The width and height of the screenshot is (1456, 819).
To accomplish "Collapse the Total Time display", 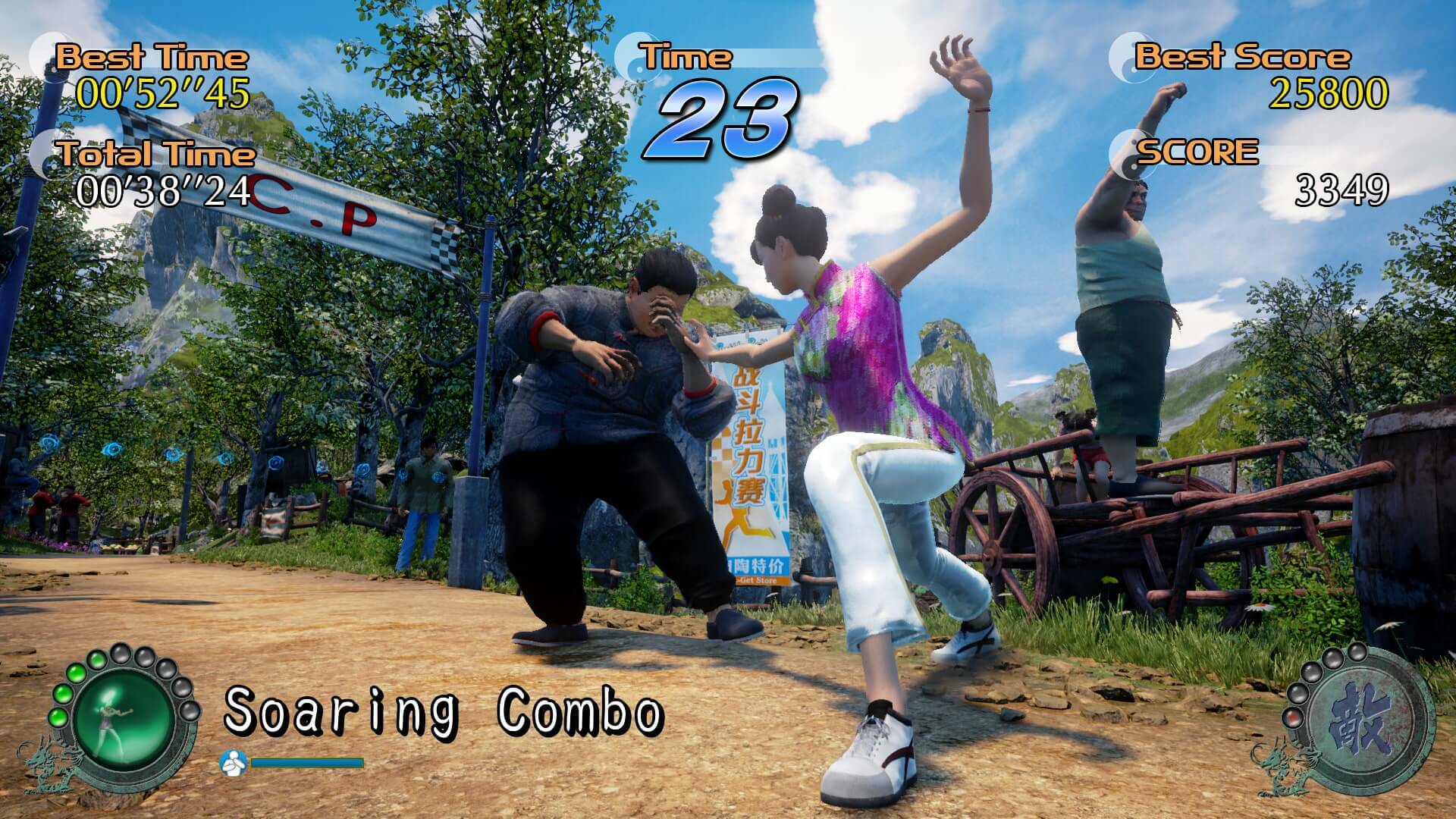I will point(155,154).
